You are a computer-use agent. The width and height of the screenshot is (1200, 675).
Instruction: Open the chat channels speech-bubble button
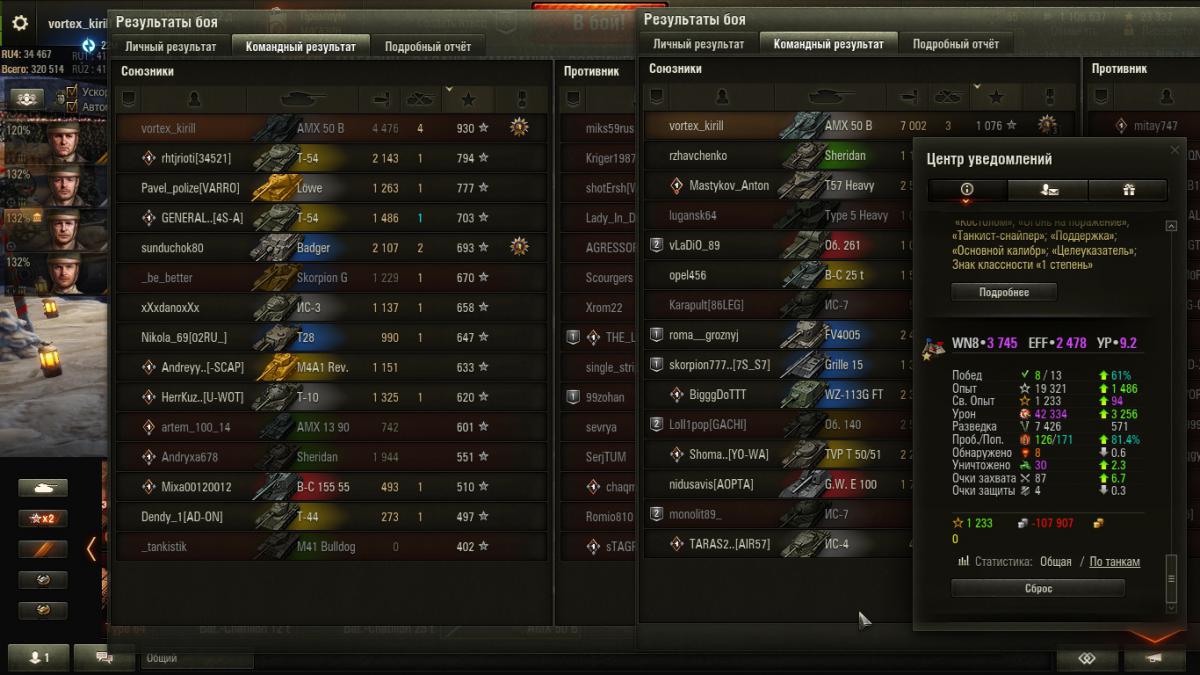[104, 658]
